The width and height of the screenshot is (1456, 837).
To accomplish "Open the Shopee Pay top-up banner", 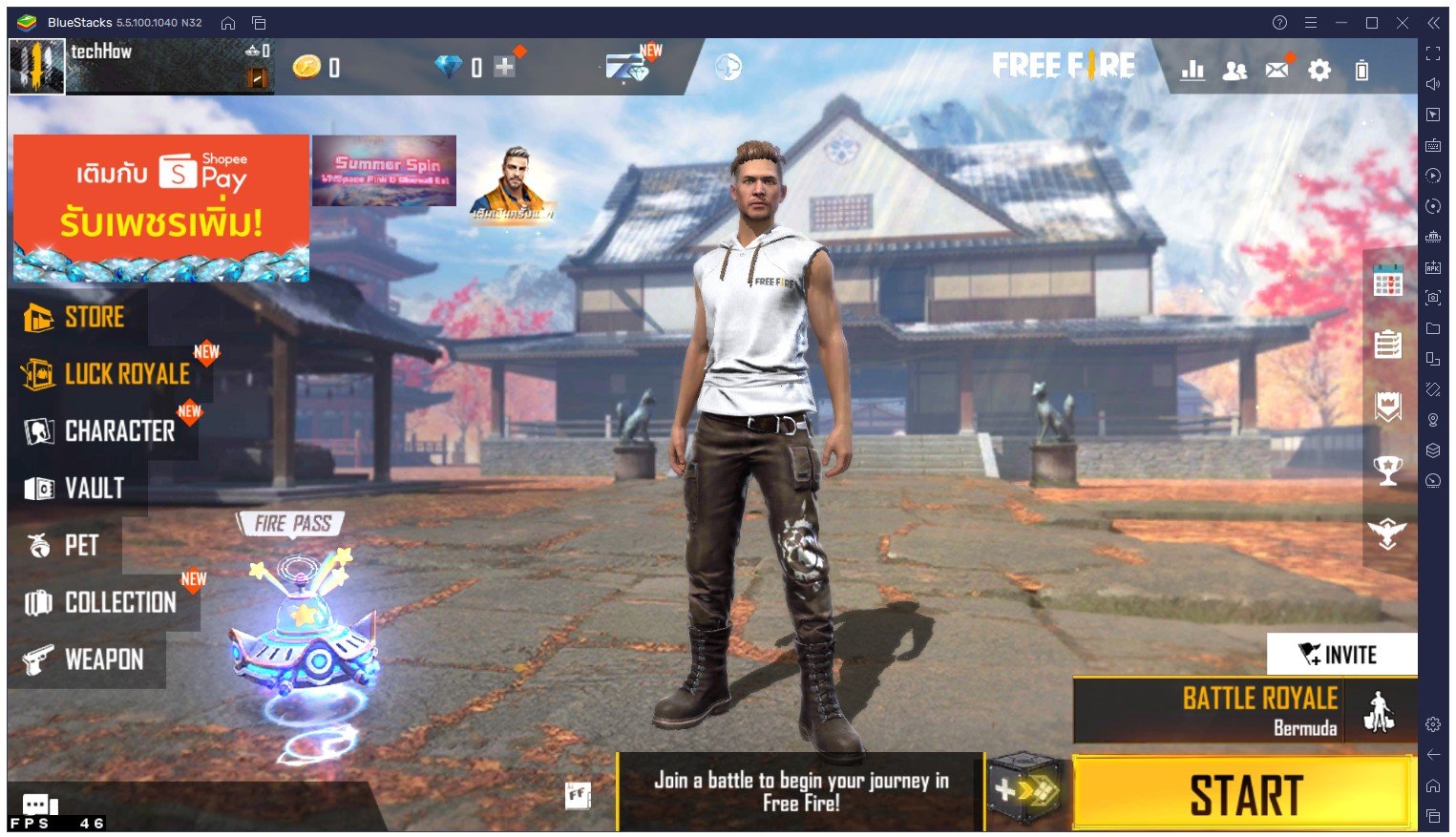I will coord(160,207).
